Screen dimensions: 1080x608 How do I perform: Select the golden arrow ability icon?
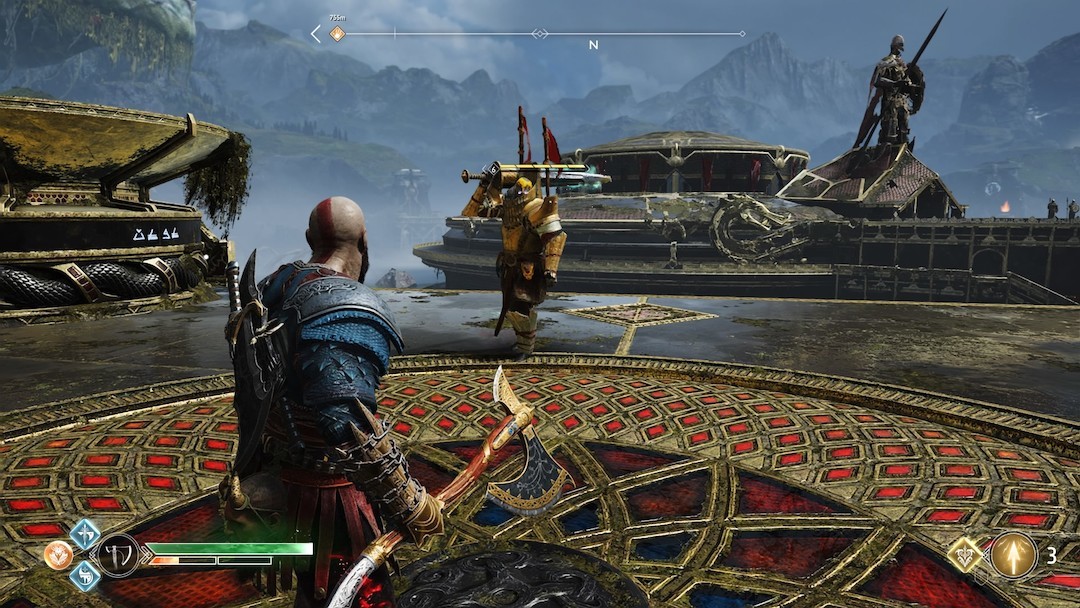tap(1013, 554)
